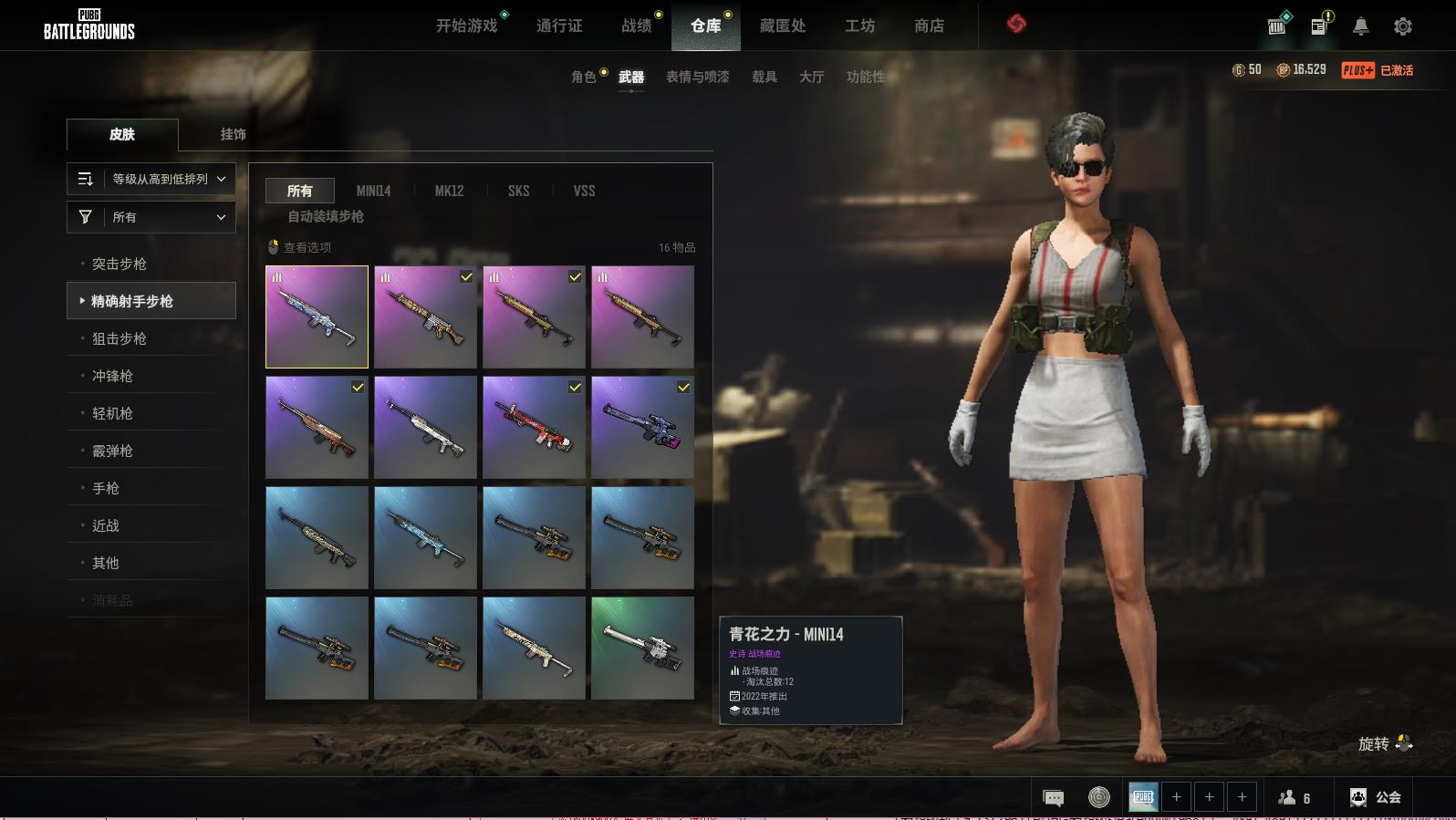Filter skins by MINI14

click(373, 191)
